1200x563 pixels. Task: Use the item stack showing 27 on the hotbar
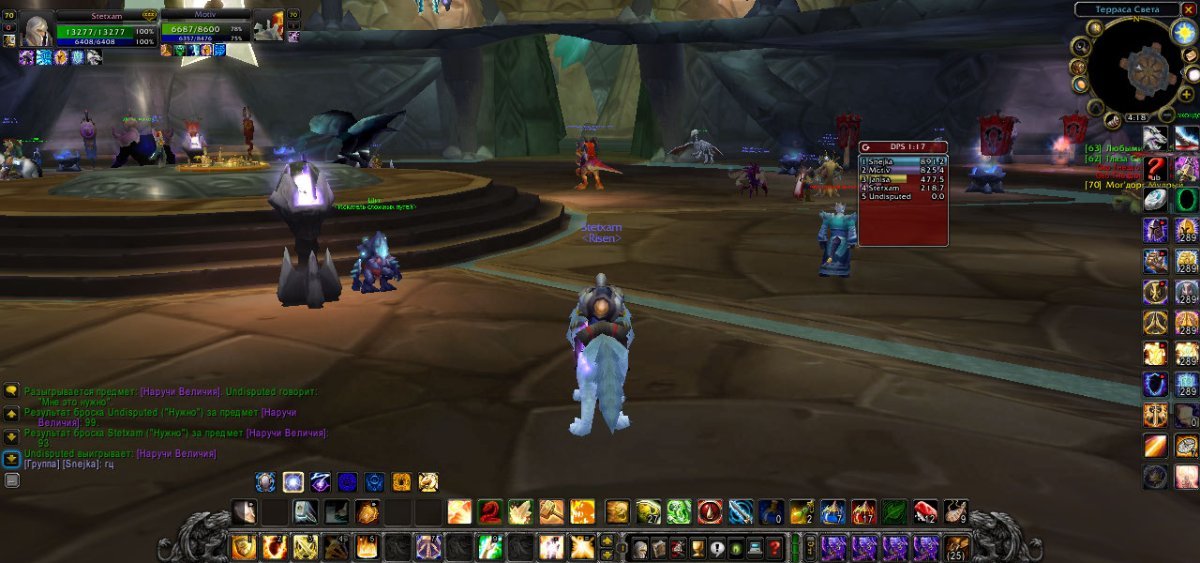(x=649, y=512)
